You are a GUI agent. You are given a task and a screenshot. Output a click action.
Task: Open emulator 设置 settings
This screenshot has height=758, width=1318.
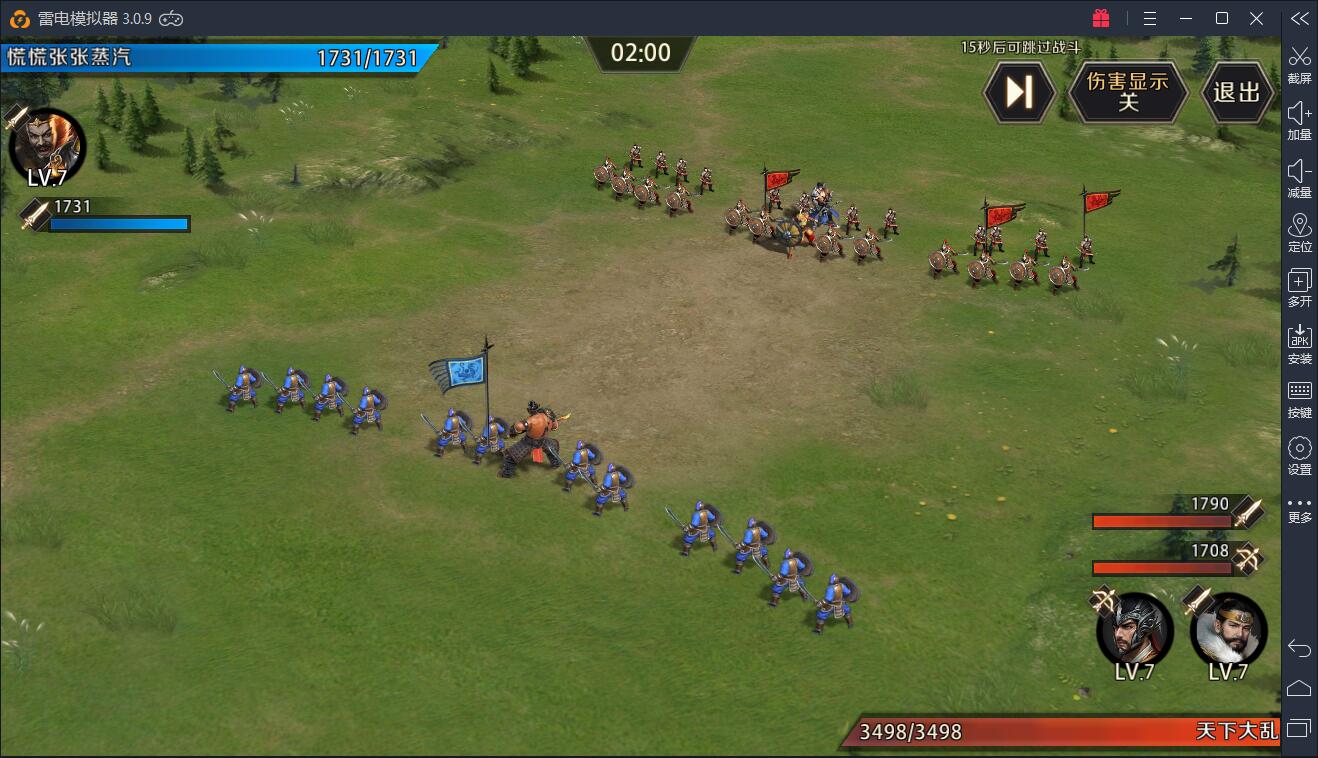pos(1299,455)
